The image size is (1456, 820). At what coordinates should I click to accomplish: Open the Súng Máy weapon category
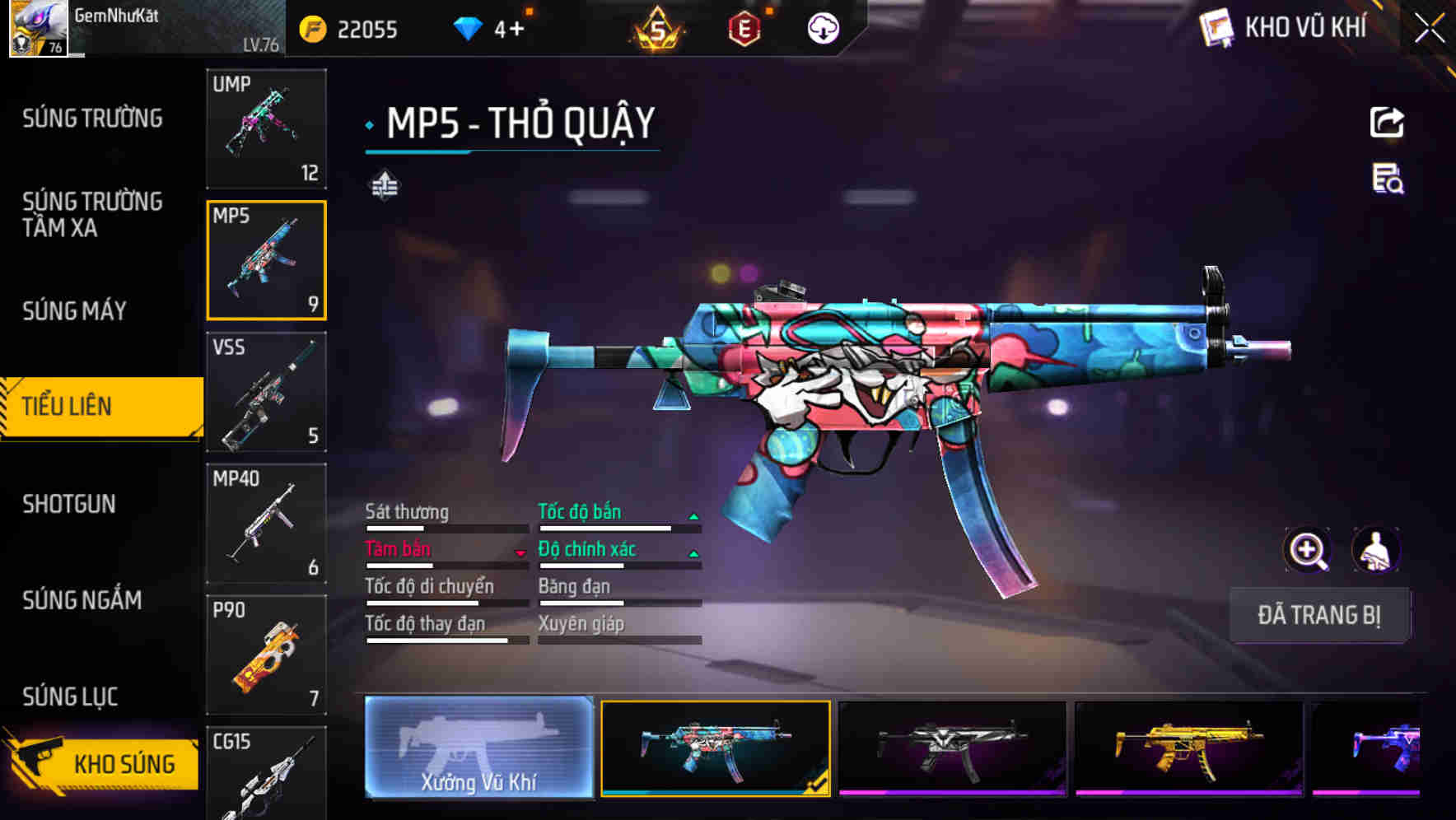[x=74, y=311]
